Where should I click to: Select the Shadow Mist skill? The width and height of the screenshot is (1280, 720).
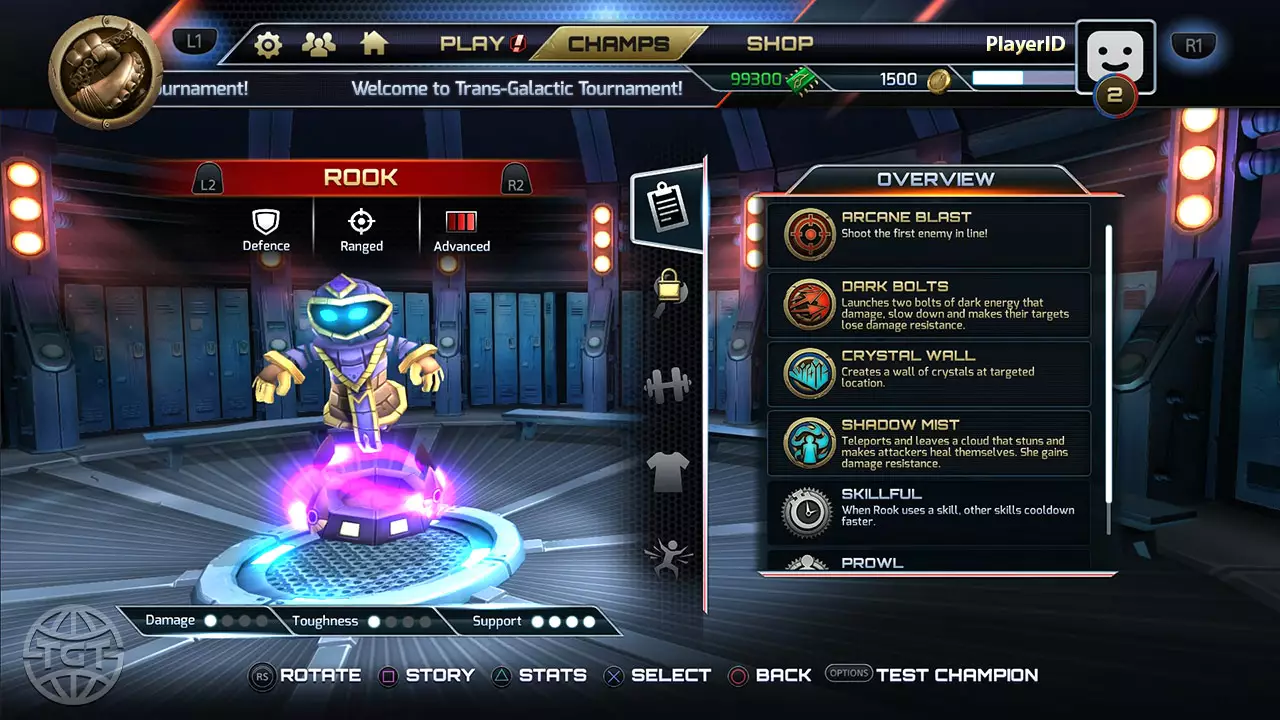click(928, 442)
